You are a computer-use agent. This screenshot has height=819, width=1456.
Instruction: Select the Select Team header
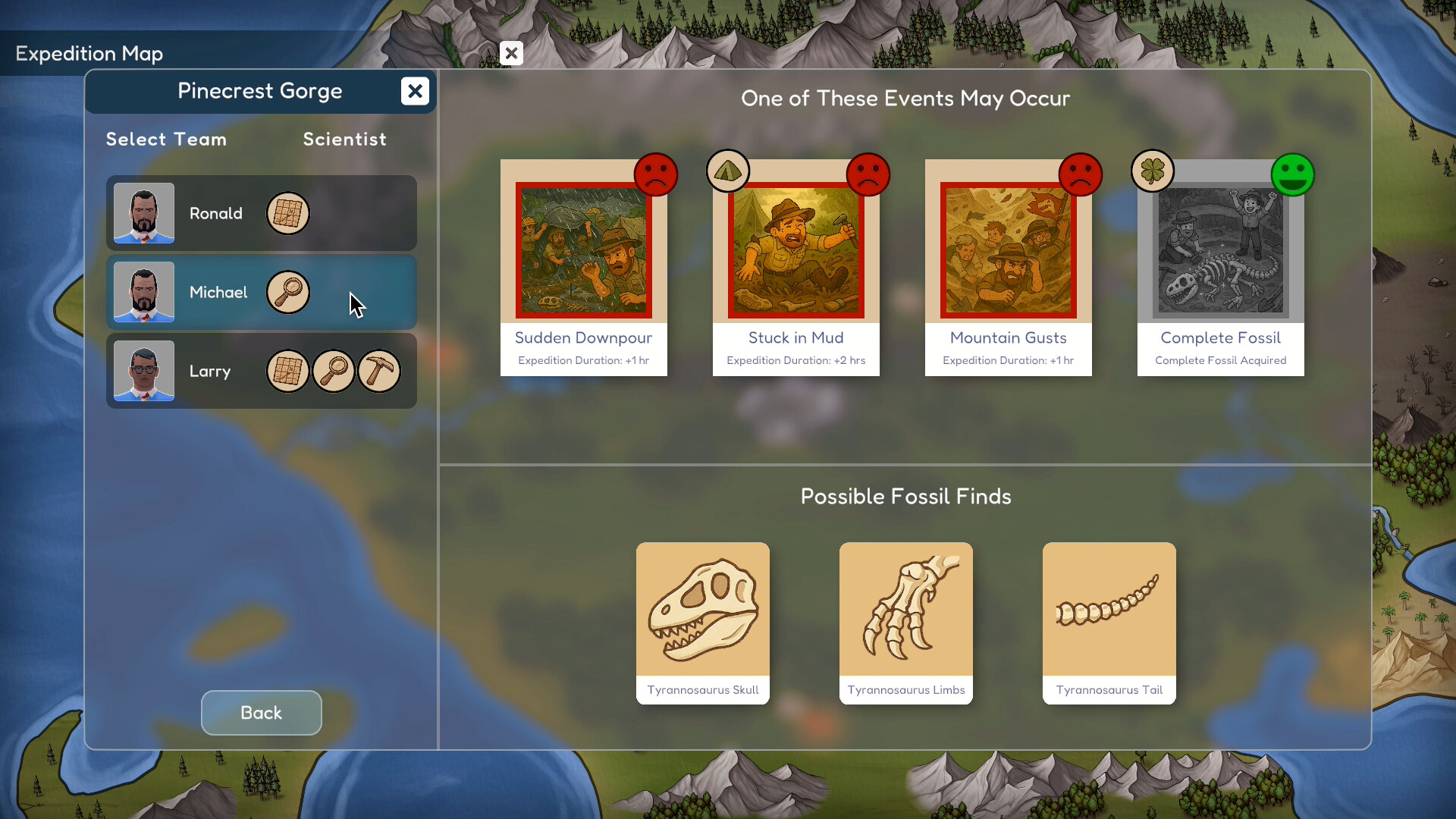pyautogui.click(x=166, y=139)
